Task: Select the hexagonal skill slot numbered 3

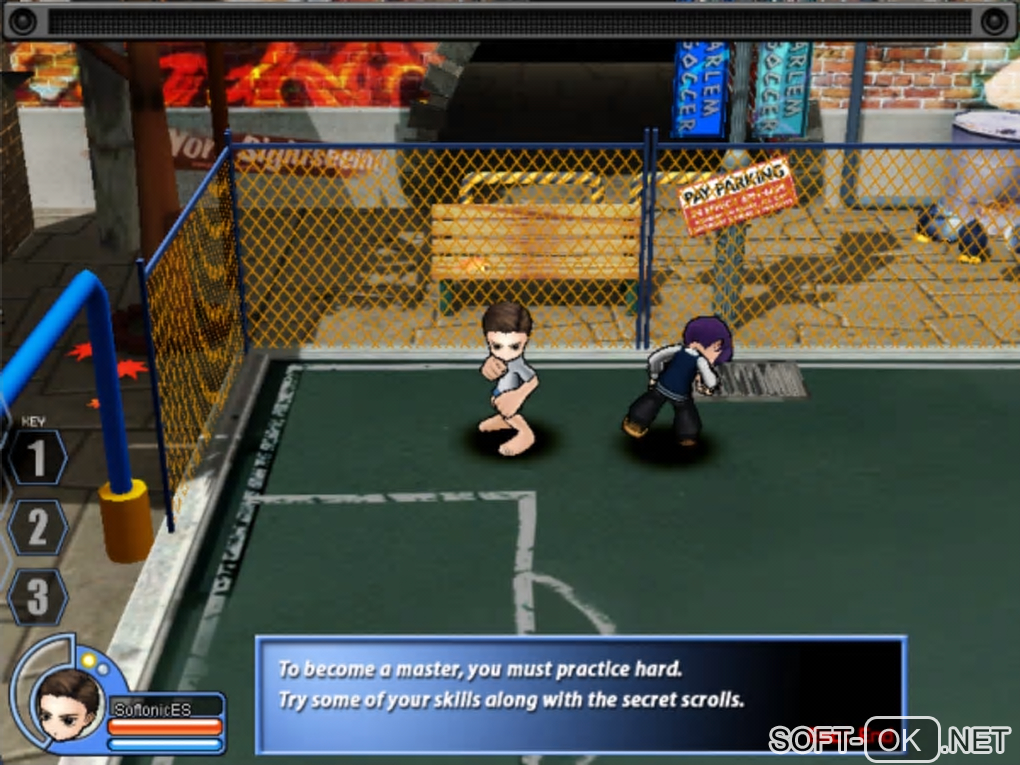Action: 37,597
